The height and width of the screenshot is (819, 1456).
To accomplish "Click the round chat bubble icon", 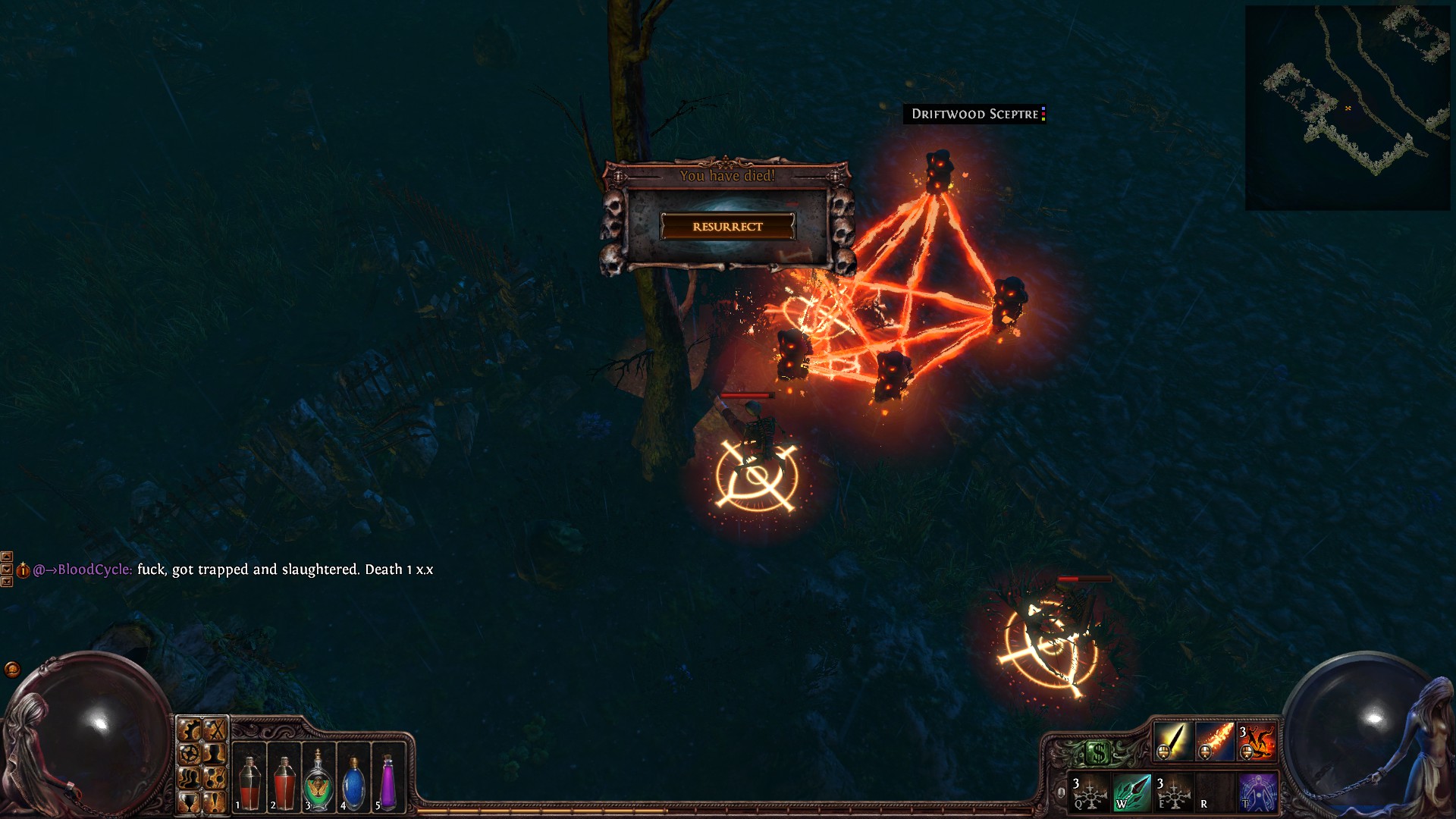I will pos(12,669).
